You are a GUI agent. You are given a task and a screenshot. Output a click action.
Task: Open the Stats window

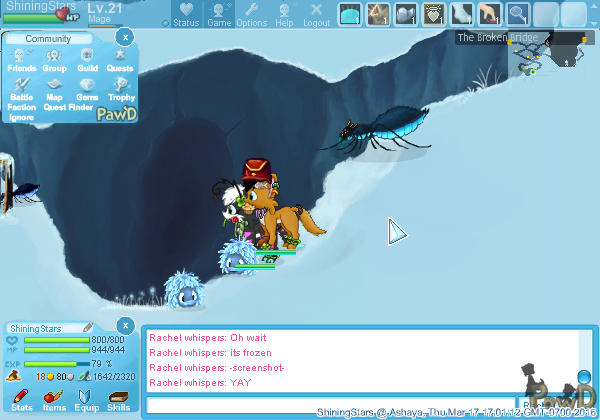[21, 401]
